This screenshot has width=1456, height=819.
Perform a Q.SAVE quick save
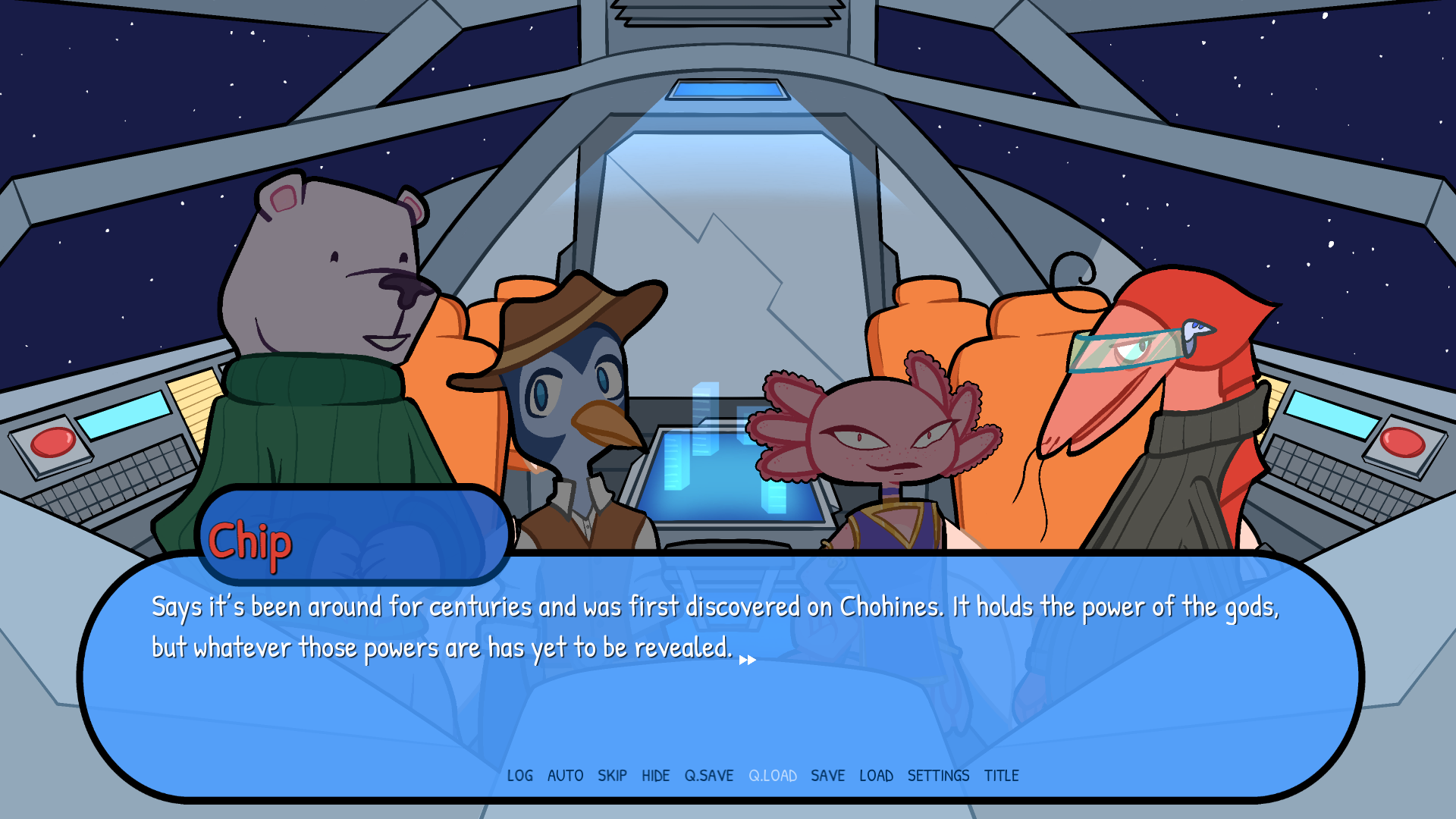click(x=709, y=776)
